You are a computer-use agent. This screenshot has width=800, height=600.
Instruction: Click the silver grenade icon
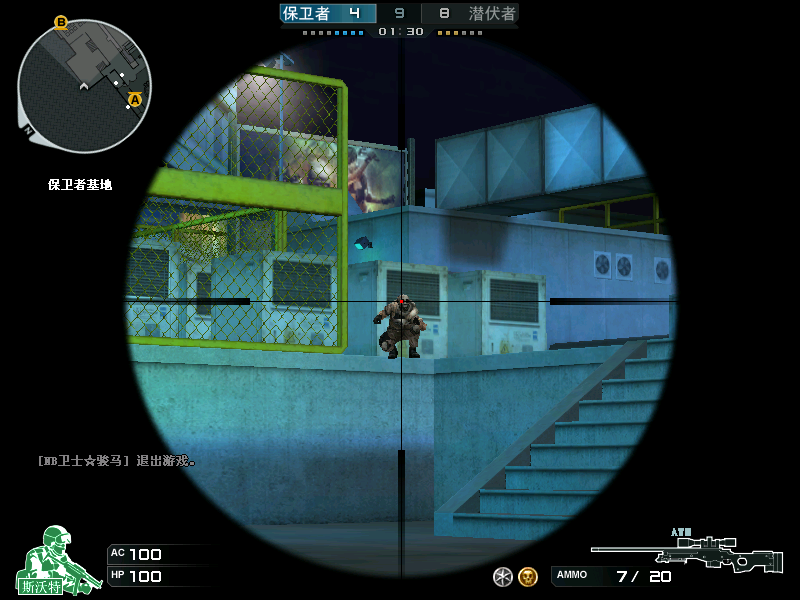pyautogui.click(x=503, y=576)
